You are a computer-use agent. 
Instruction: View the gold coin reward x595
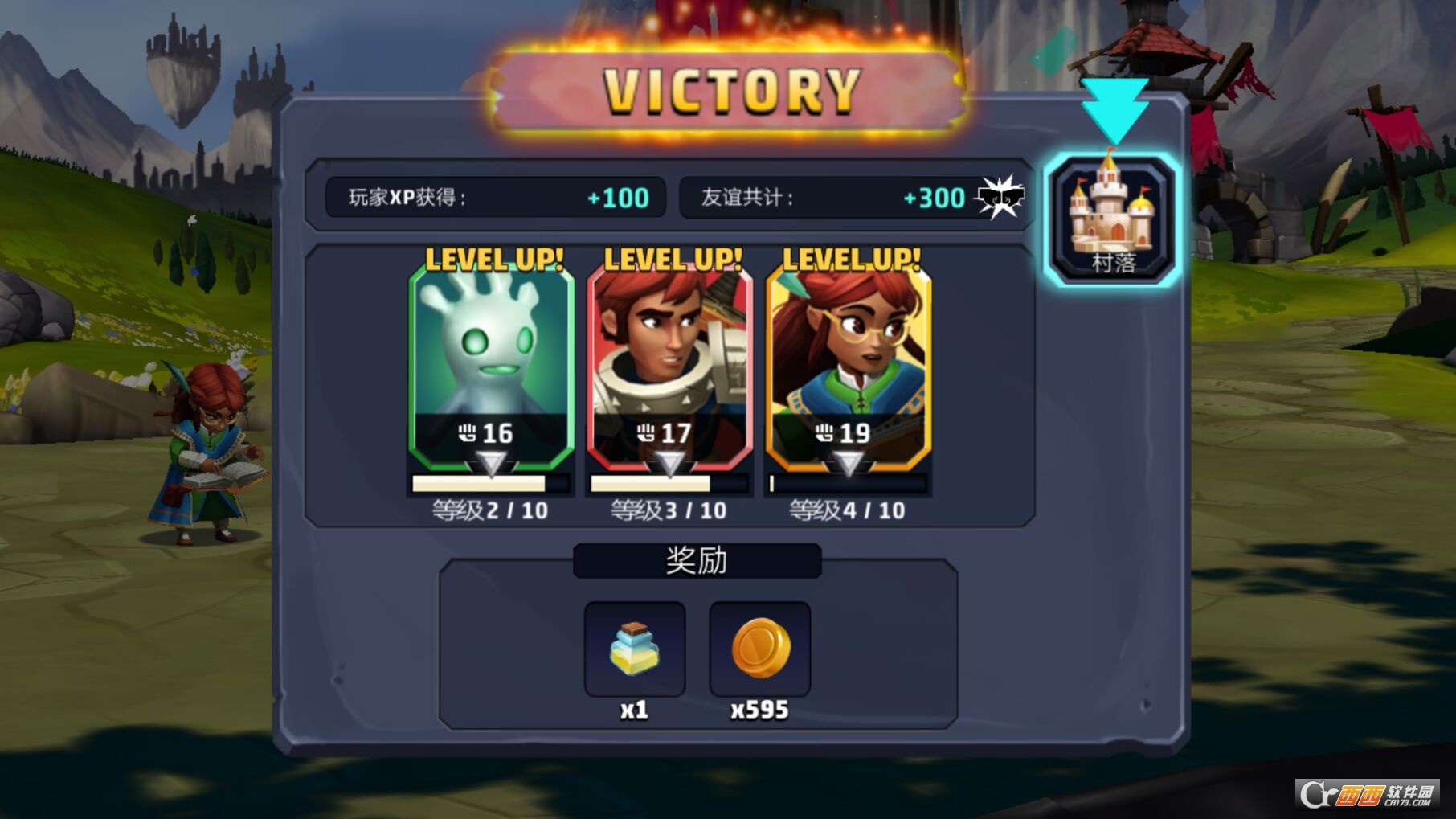pos(760,649)
